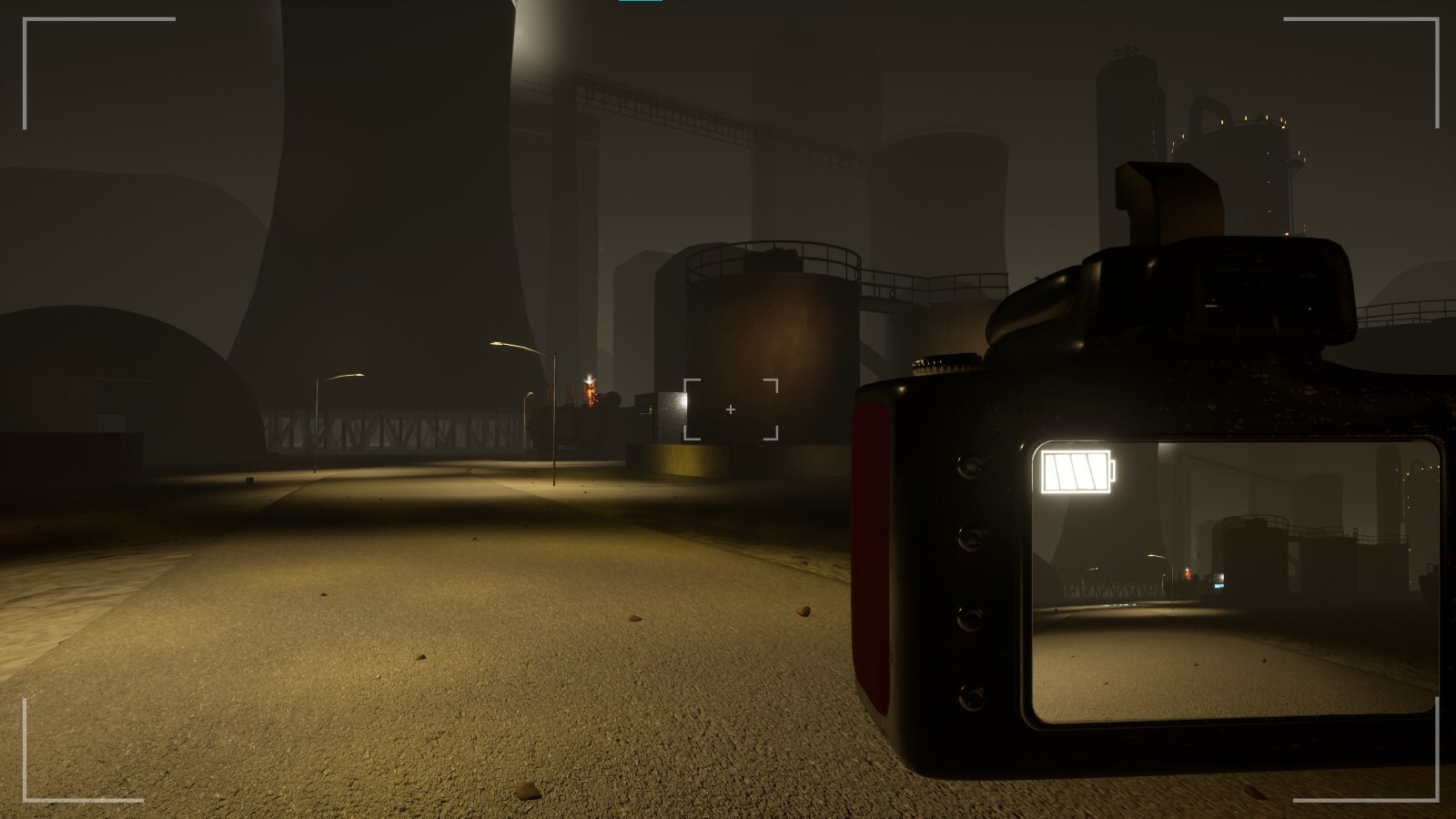Select the focus reticle crosshair

pyautogui.click(x=730, y=411)
